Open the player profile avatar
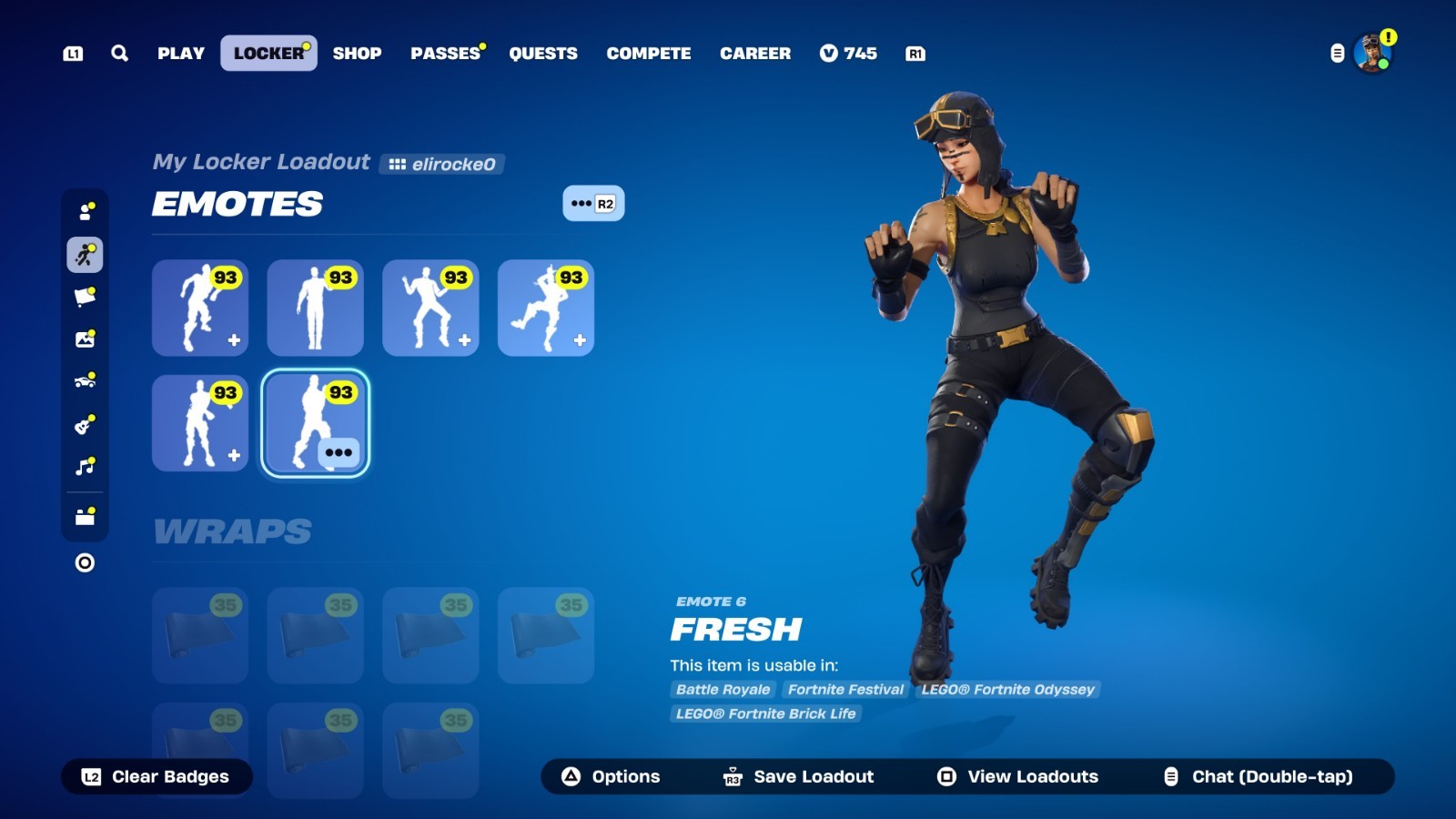The width and height of the screenshot is (1456, 819). (x=1371, y=54)
